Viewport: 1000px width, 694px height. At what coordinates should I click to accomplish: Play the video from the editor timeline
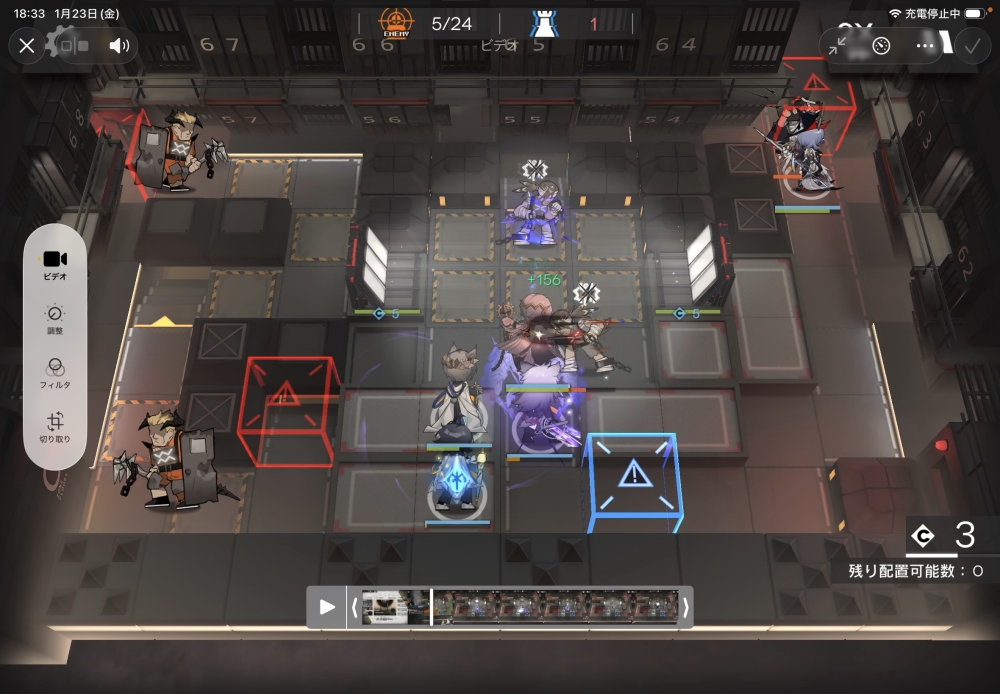coord(327,607)
